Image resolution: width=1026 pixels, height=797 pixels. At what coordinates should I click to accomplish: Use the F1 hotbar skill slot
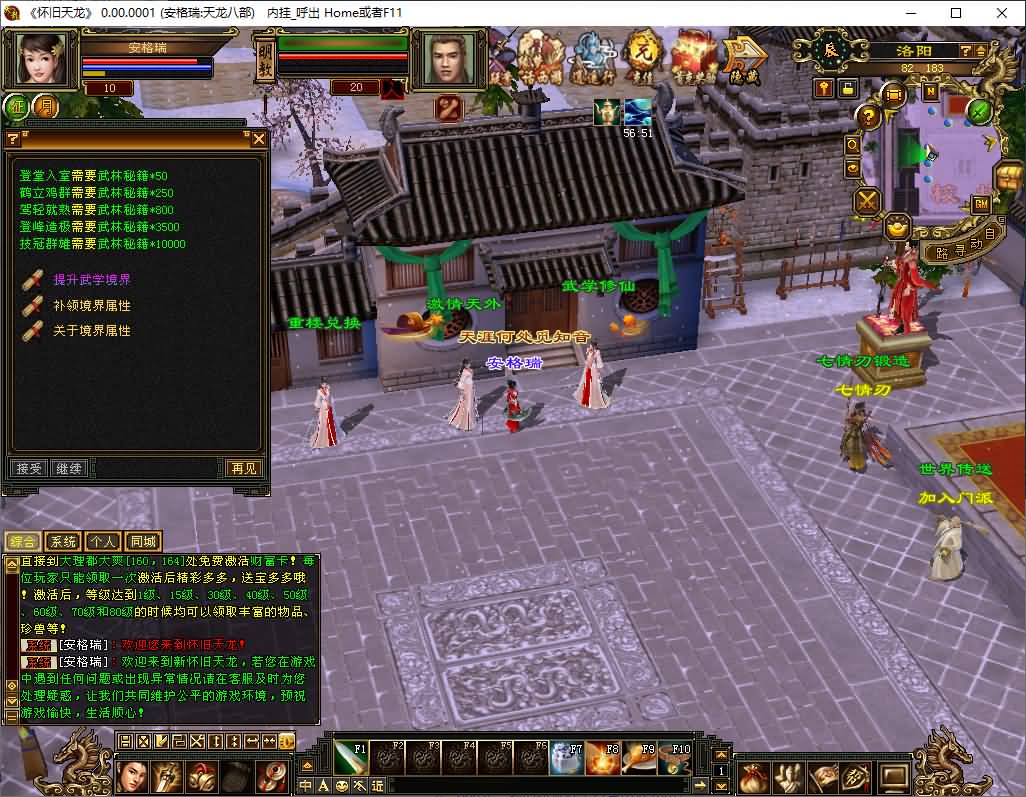point(352,757)
